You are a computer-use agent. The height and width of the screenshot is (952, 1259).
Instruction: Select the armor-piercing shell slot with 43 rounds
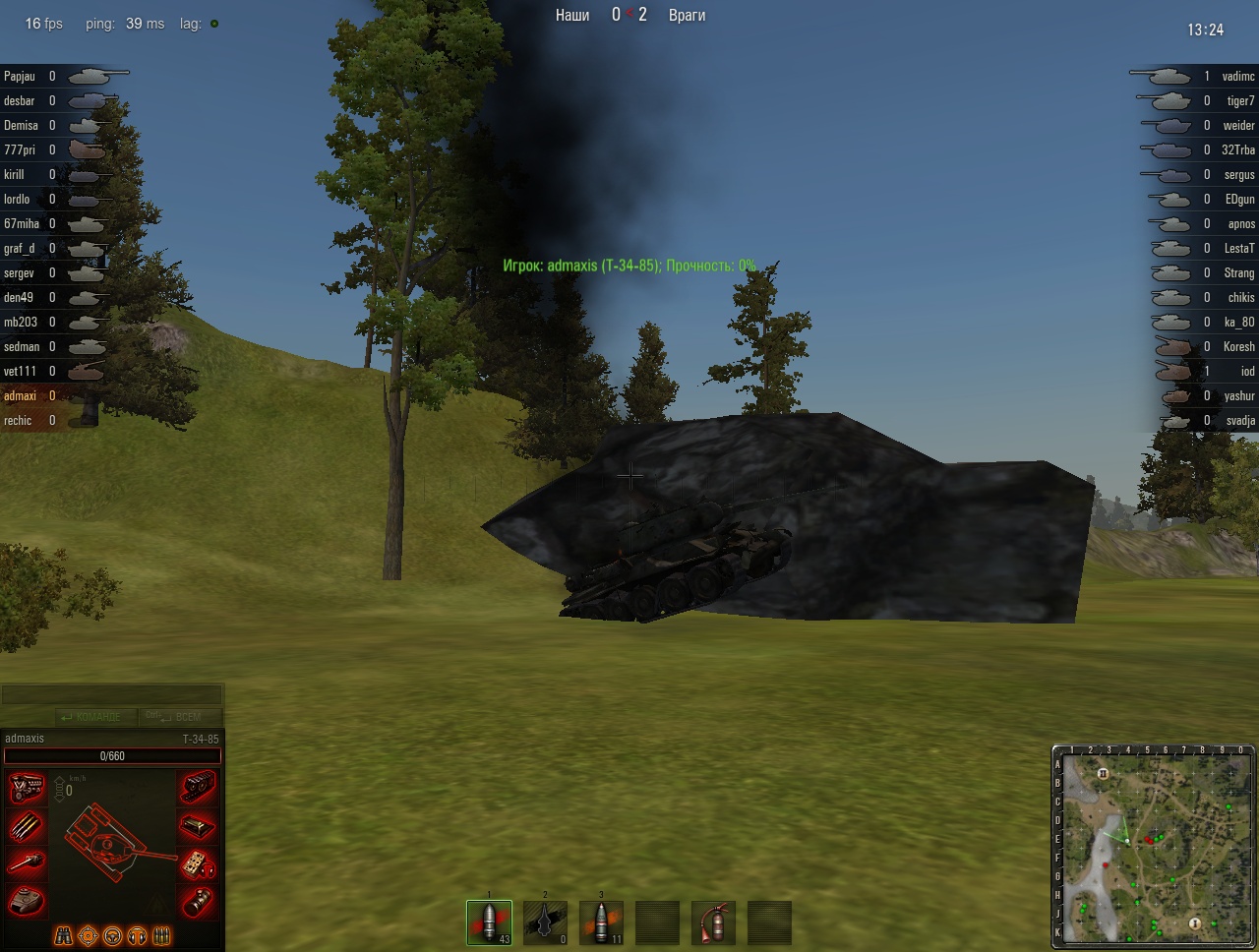click(489, 922)
